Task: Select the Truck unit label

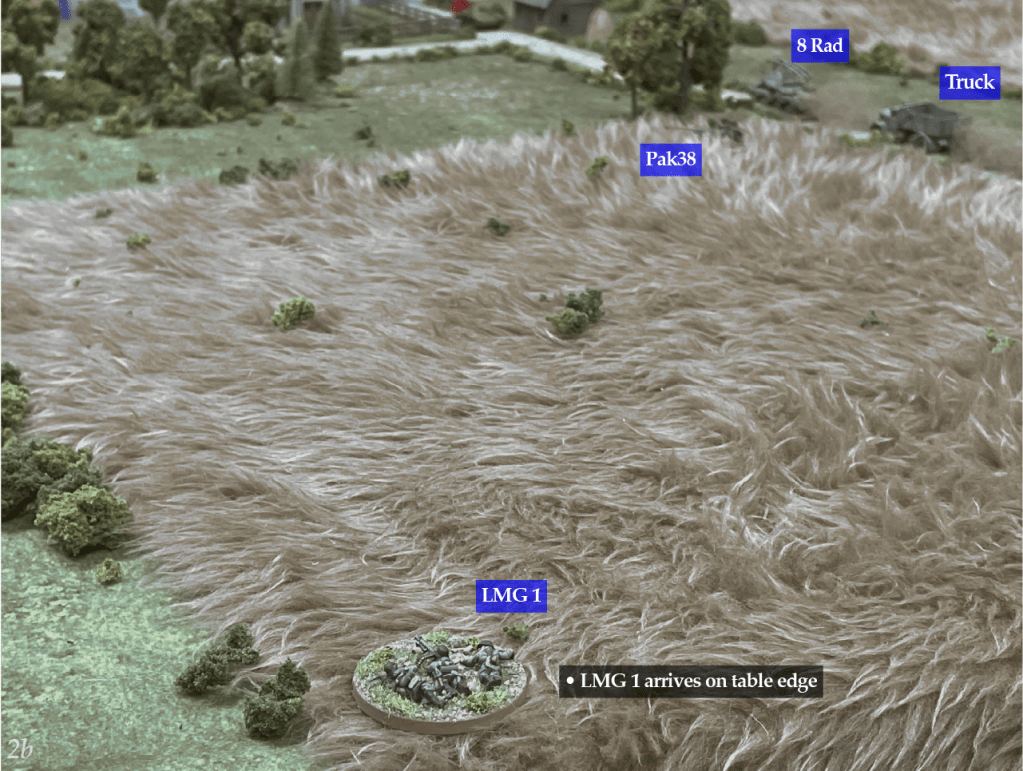Action: coord(969,82)
